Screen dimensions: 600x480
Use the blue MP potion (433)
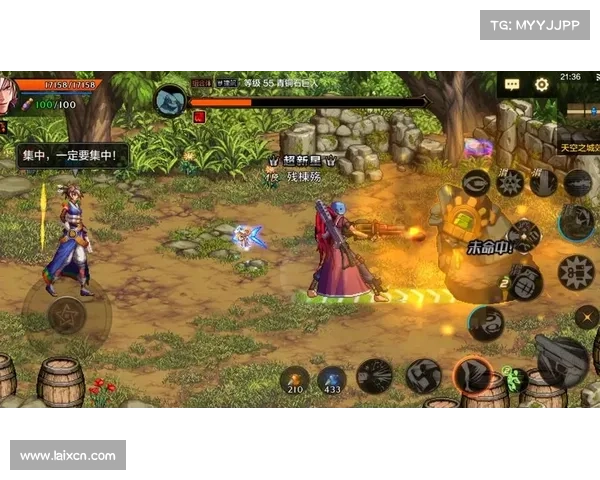pos(332,379)
